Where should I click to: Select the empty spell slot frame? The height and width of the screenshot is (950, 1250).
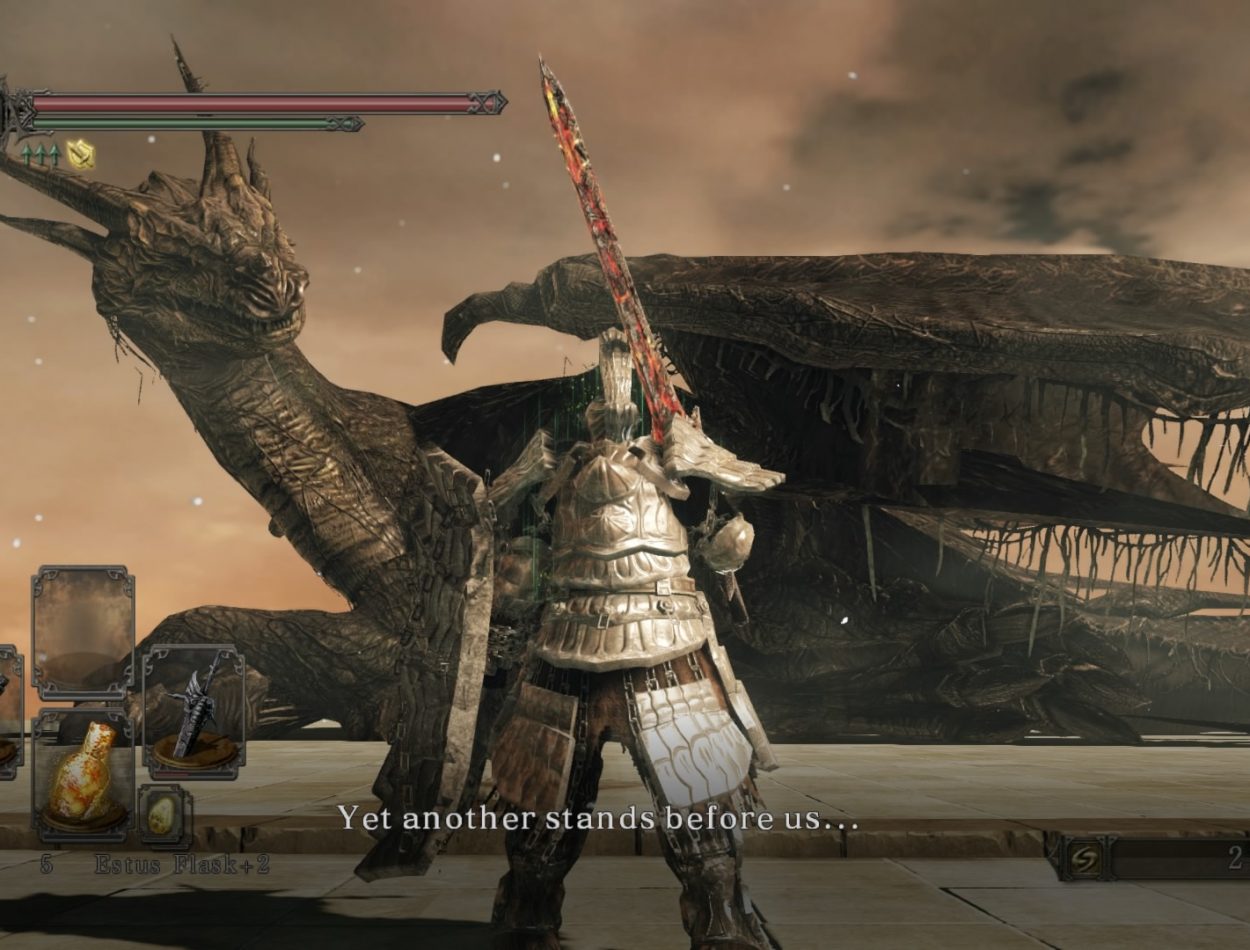pos(83,632)
